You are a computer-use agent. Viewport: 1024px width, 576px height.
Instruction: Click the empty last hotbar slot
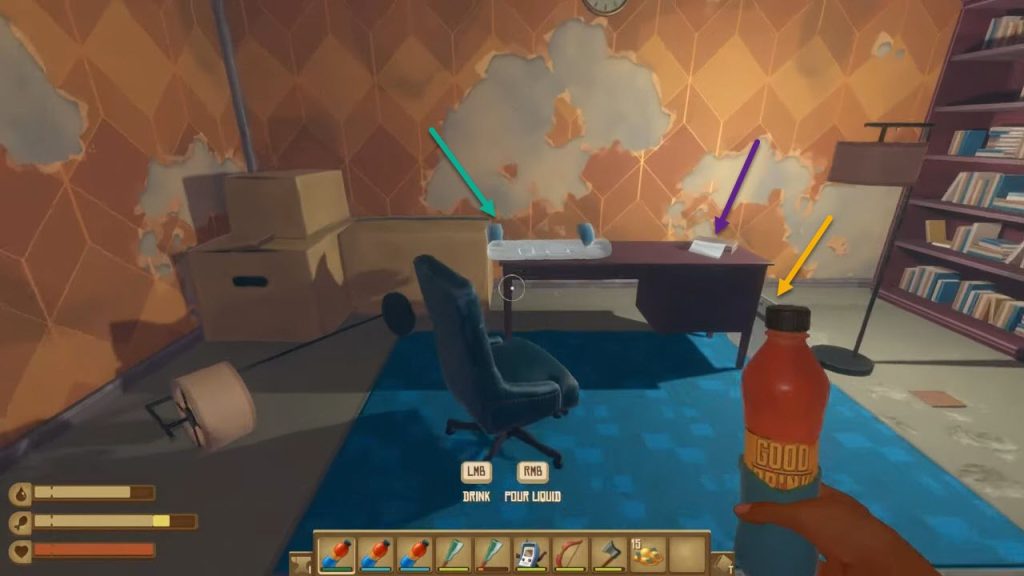(x=686, y=554)
